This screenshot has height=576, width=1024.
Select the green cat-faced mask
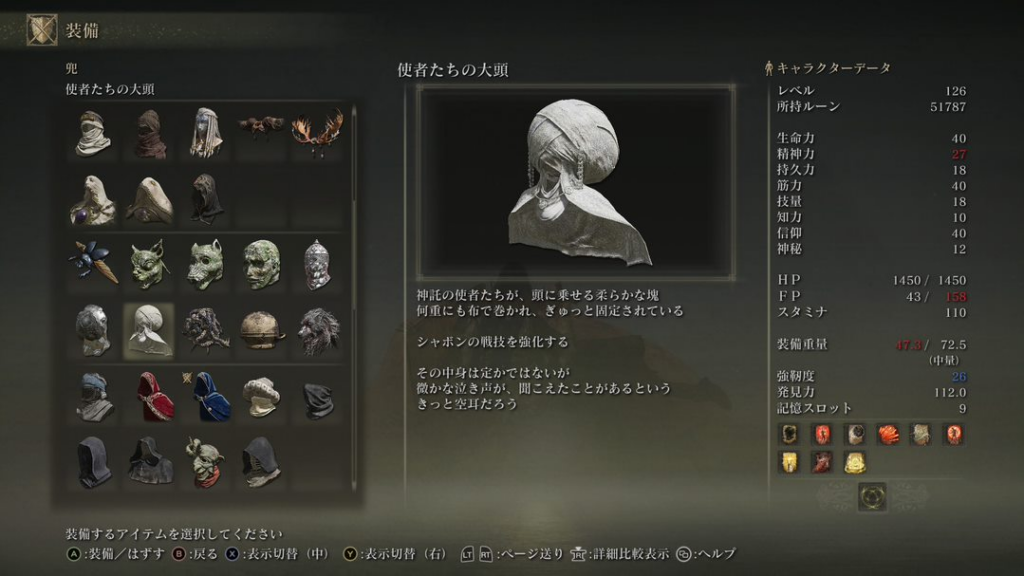point(149,264)
